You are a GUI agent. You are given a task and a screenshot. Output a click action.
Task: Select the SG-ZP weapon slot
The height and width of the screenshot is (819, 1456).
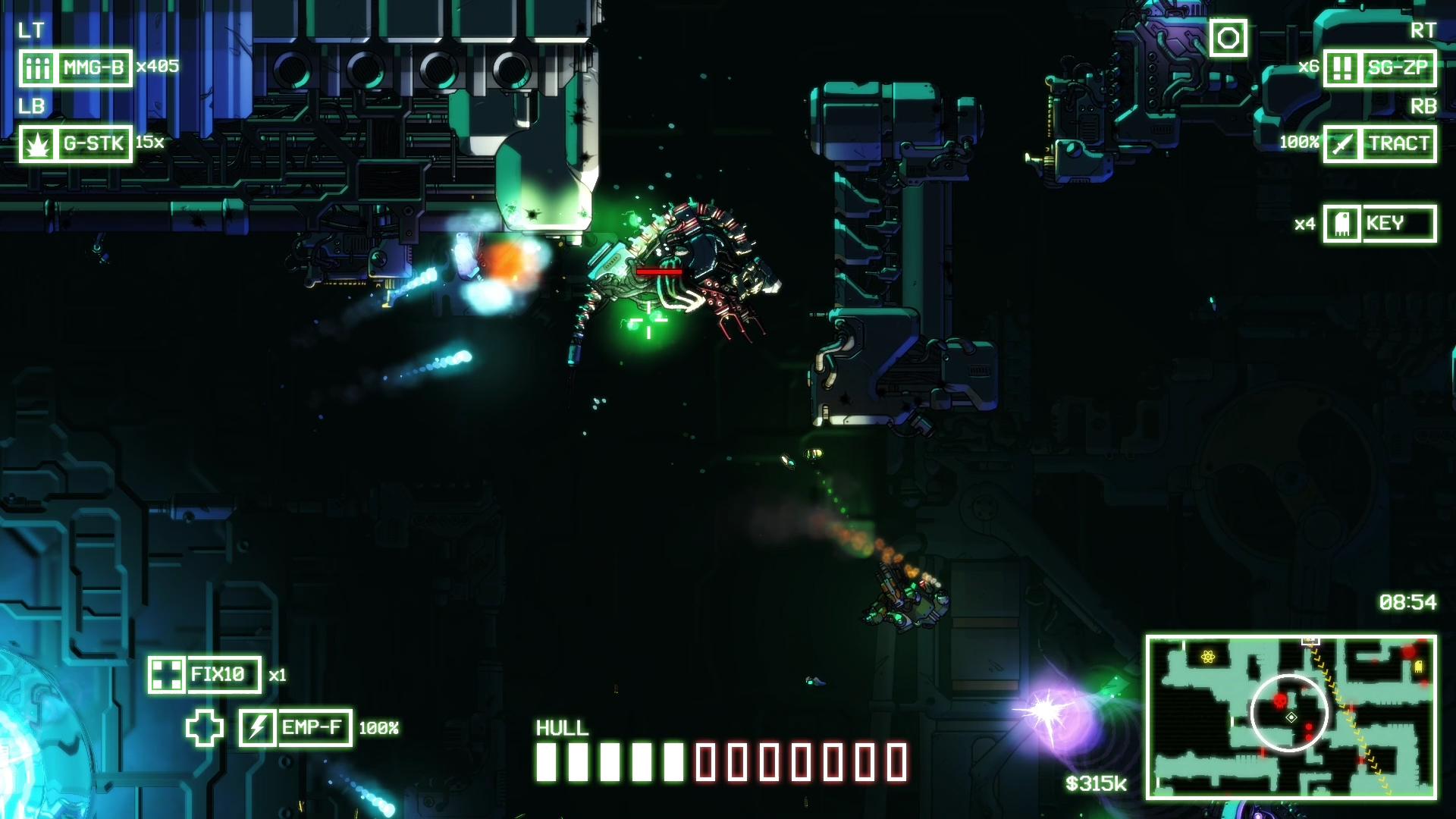click(1379, 68)
